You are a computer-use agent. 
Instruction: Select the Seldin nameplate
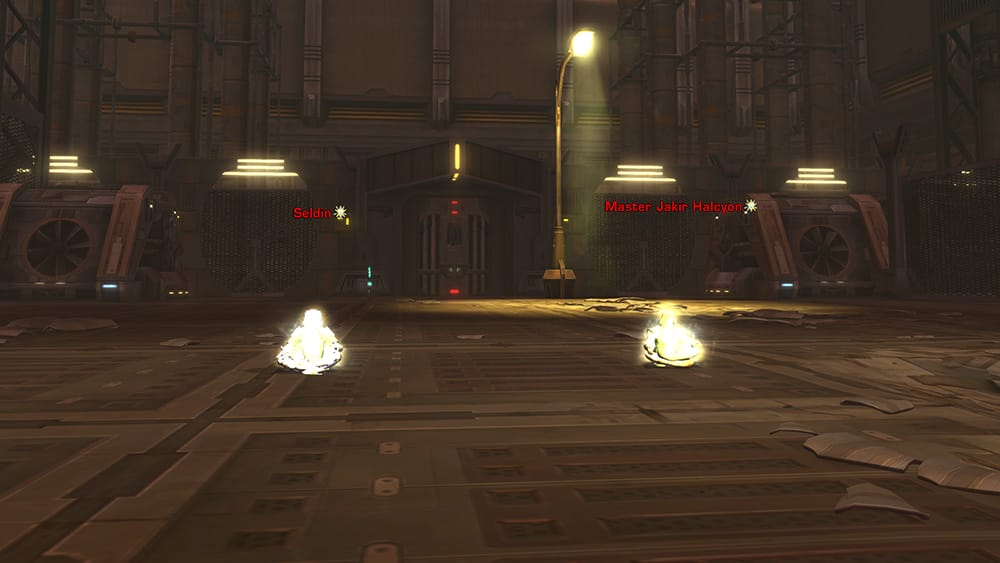313,213
